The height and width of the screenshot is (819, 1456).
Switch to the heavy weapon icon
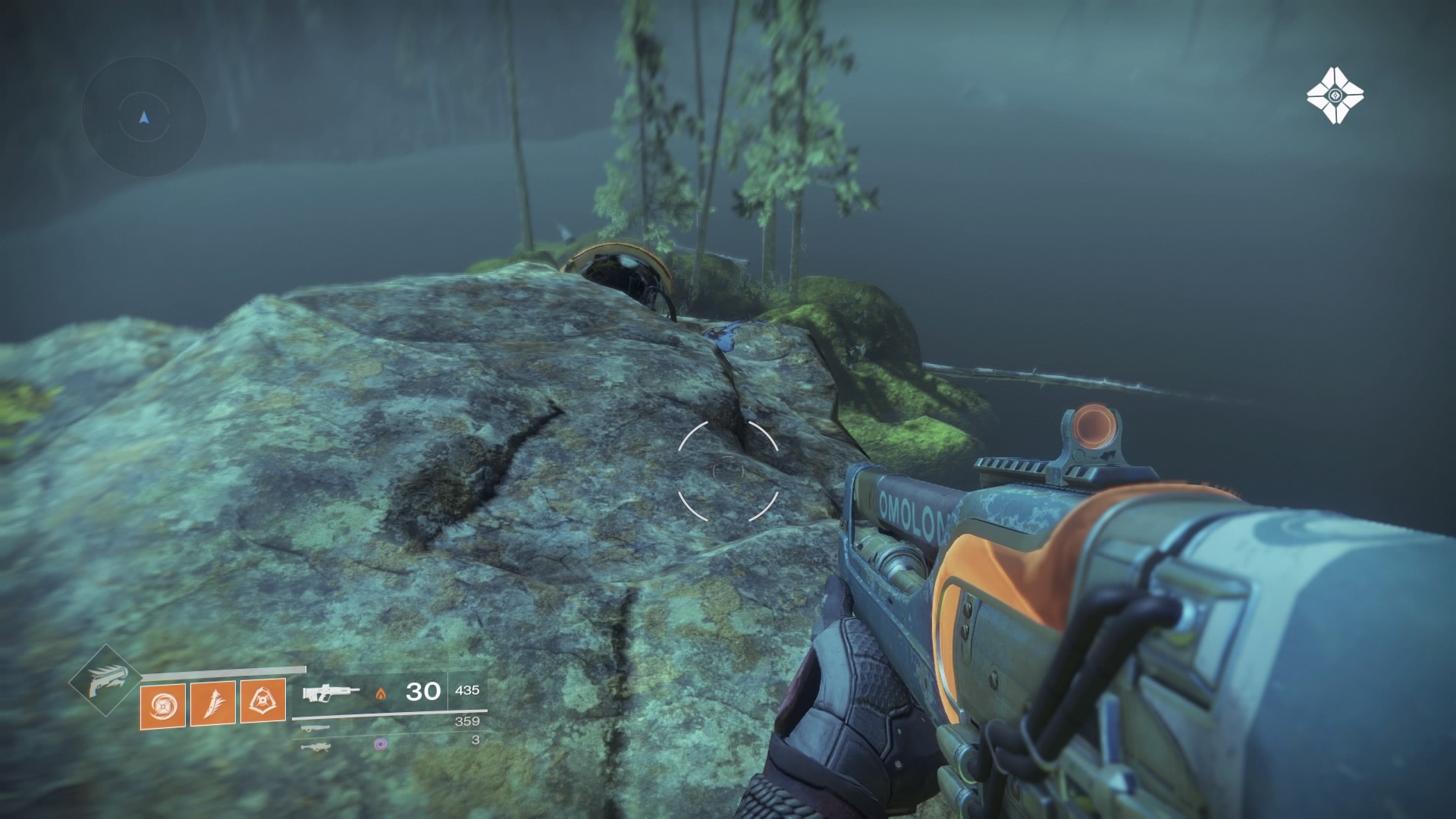click(316, 746)
